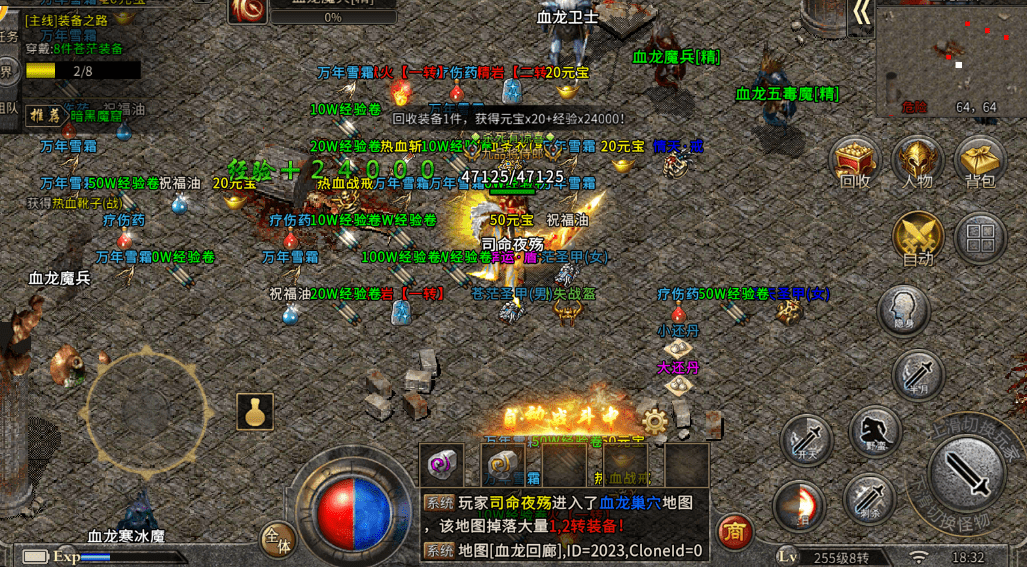The width and height of the screenshot is (1027, 567).
Task: Open the 人物 character sheet
Action: click(x=918, y=162)
